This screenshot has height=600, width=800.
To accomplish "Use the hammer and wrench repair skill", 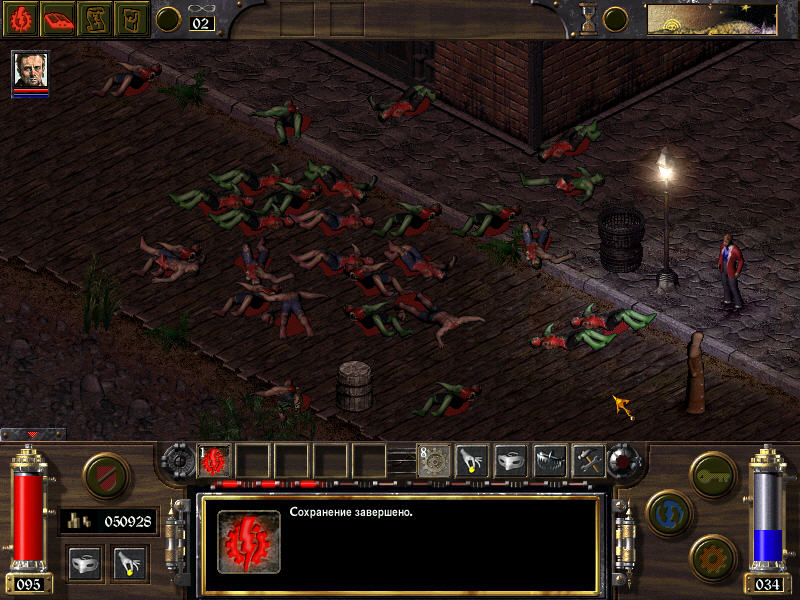I will point(588,460).
